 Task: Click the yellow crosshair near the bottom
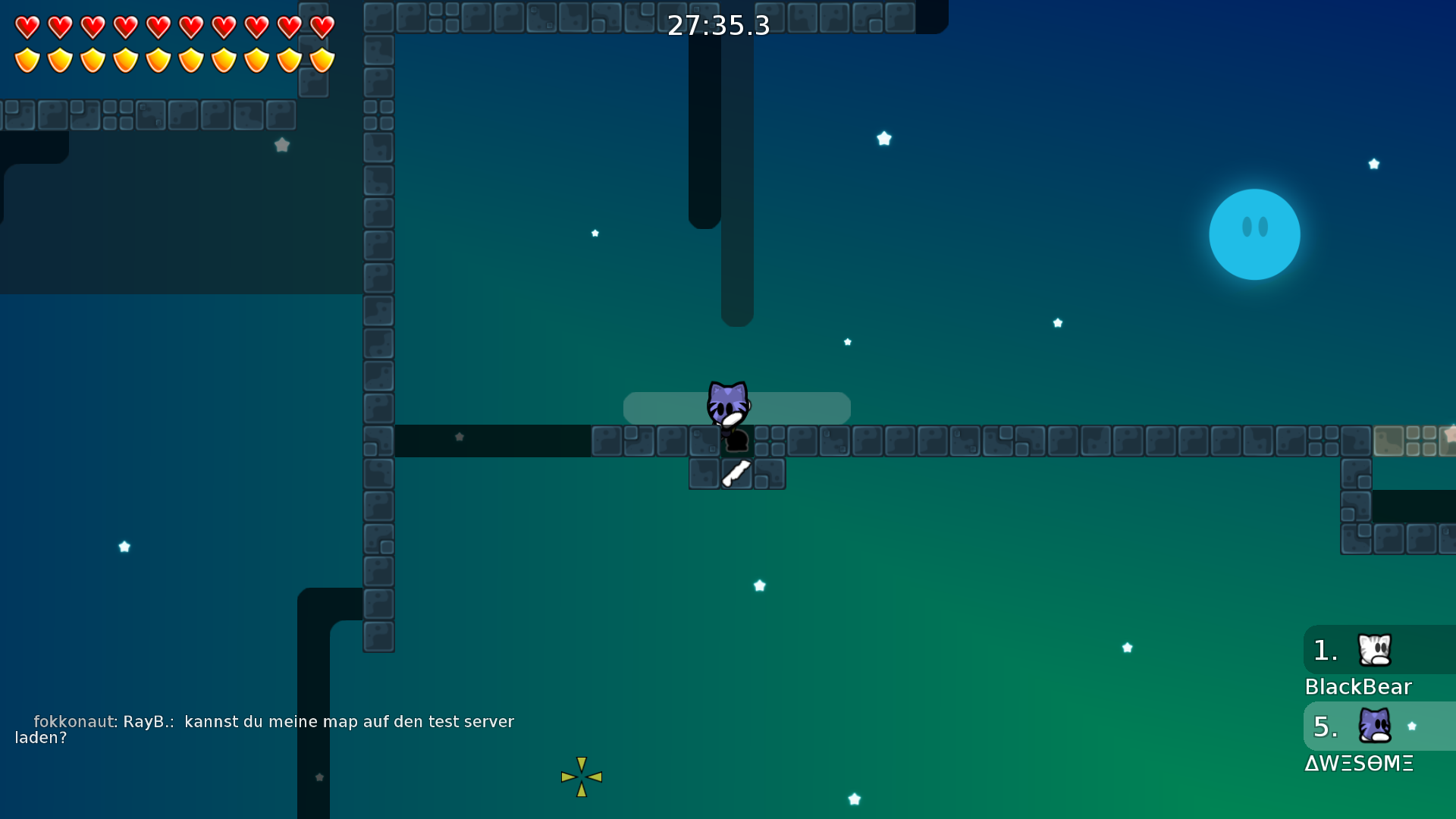click(x=582, y=777)
